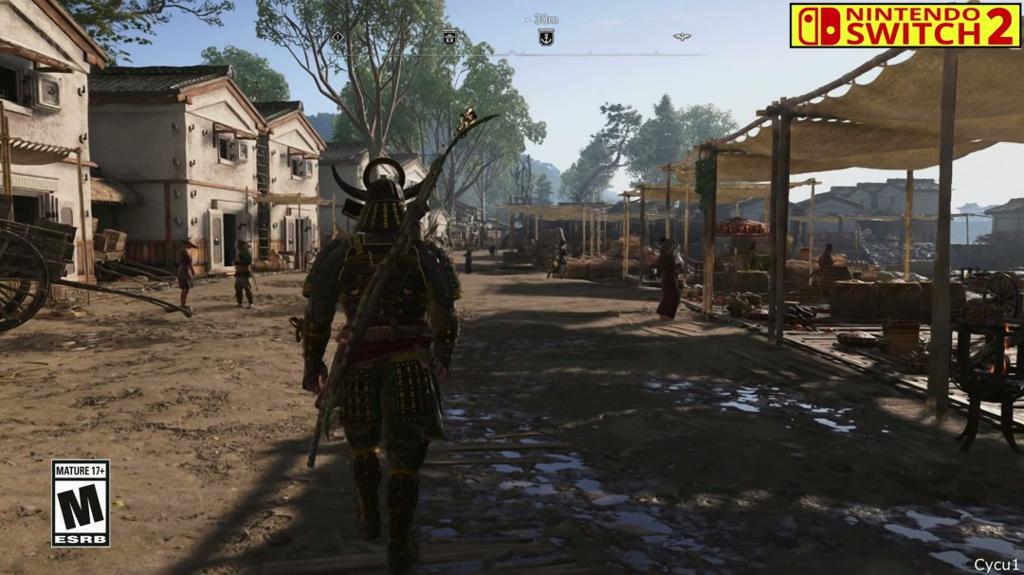Click the winged viewpoint marker on the compass
1024x575 pixels.
(682, 37)
